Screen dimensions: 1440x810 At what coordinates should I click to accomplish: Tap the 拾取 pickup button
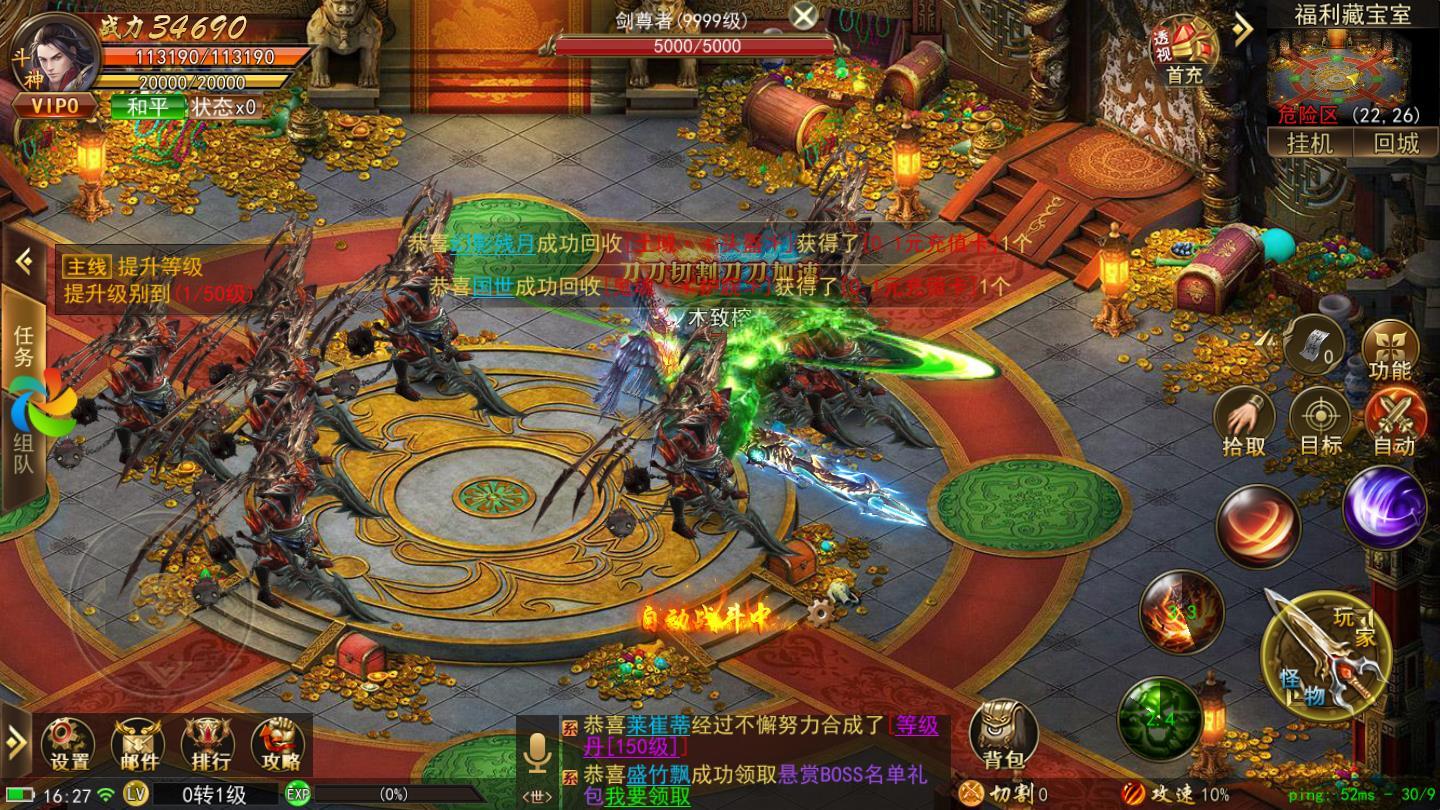tap(1244, 421)
